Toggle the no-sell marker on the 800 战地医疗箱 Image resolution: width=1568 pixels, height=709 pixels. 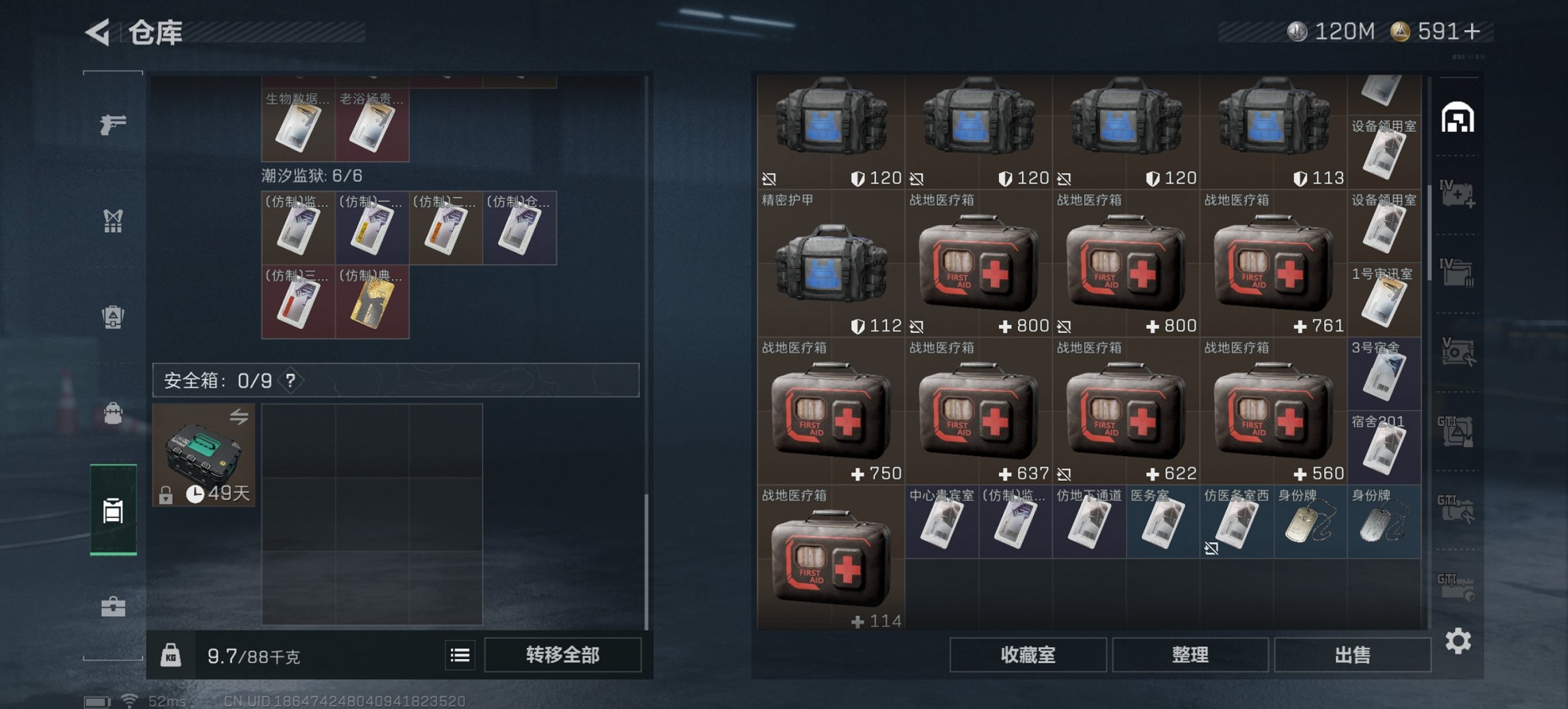point(916,326)
